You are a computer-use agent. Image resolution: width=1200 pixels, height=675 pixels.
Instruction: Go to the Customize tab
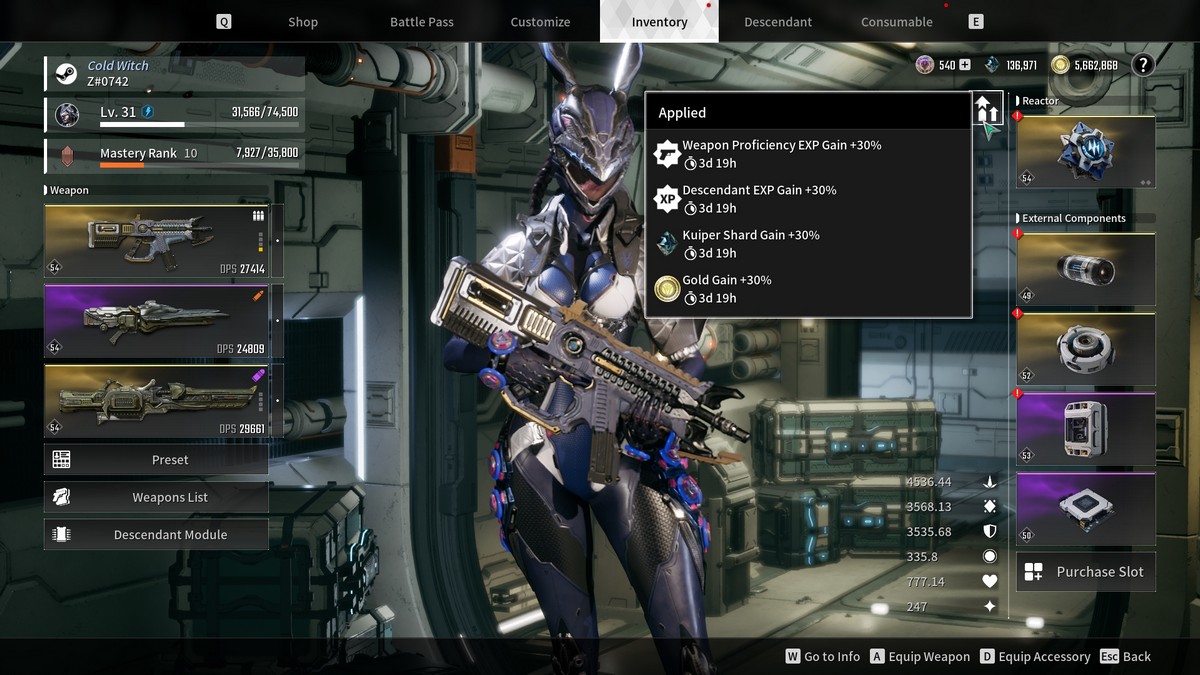[540, 22]
